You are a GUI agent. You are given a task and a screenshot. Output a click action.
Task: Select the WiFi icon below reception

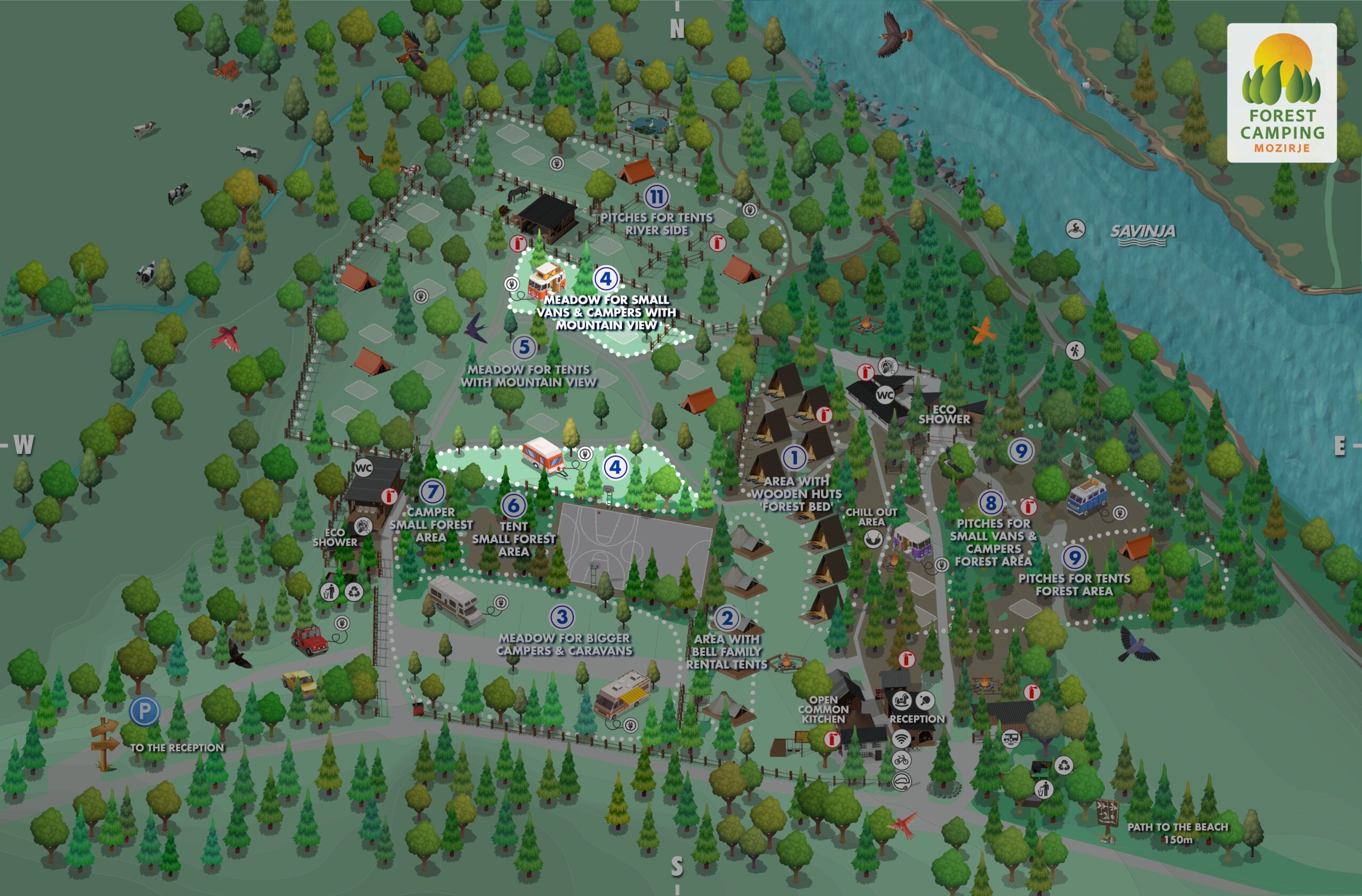pos(901,738)
